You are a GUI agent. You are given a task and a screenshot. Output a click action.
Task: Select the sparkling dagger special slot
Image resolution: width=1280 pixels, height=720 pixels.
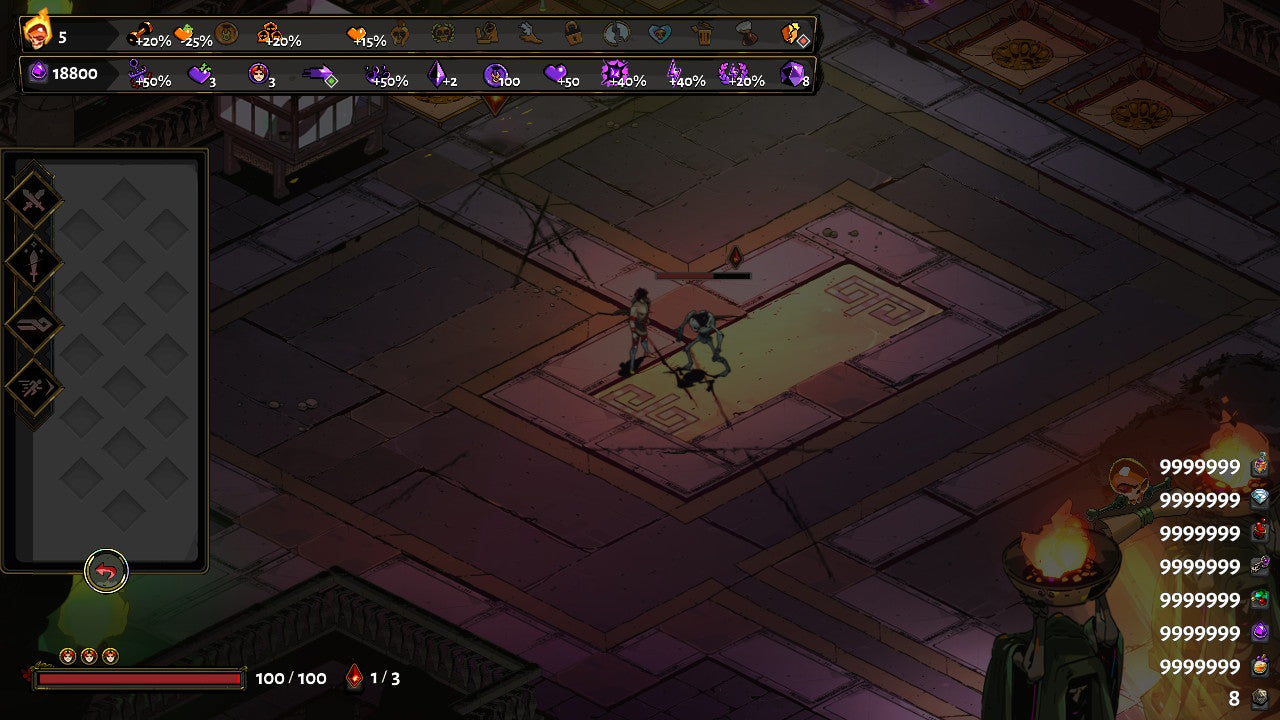[35, 263]
